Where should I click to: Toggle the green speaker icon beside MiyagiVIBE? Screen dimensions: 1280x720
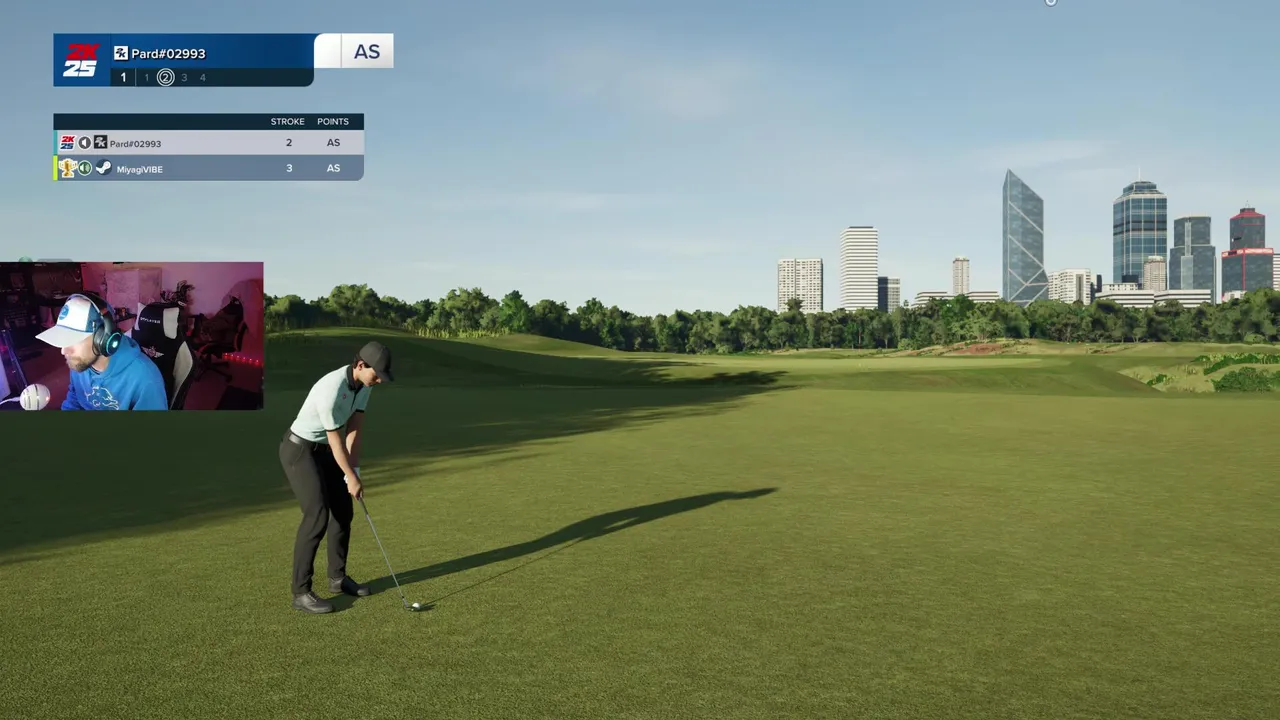[85, 168]
